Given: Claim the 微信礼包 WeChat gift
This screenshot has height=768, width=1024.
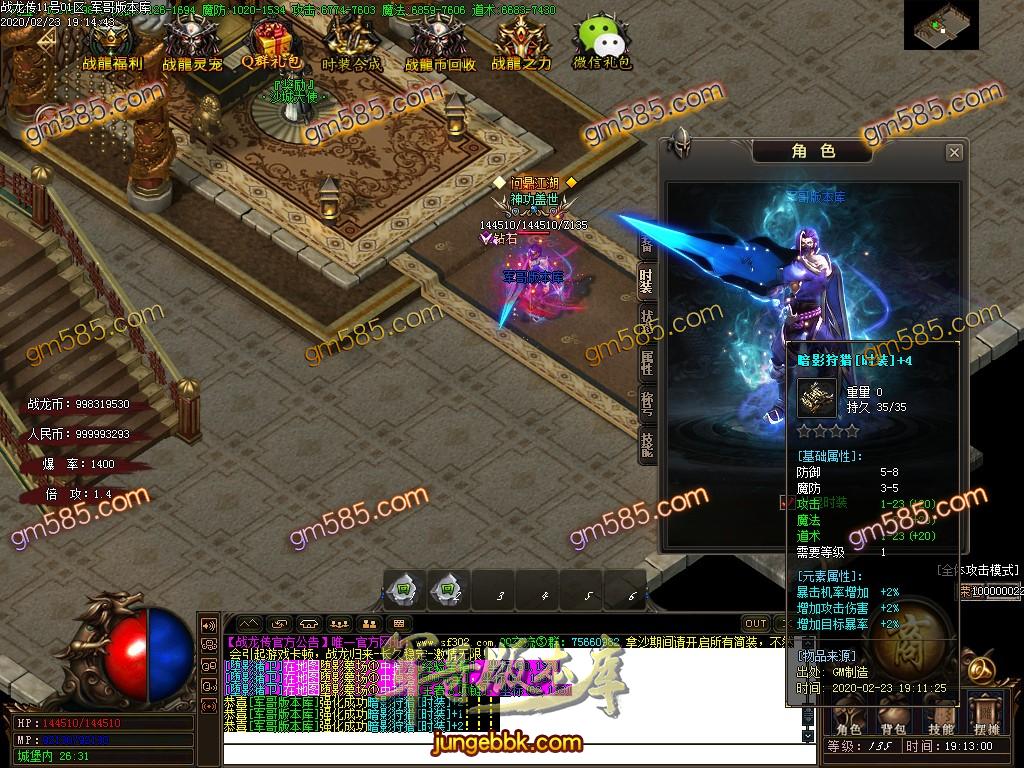Looking at the screenshot, I should coord(601,43).
